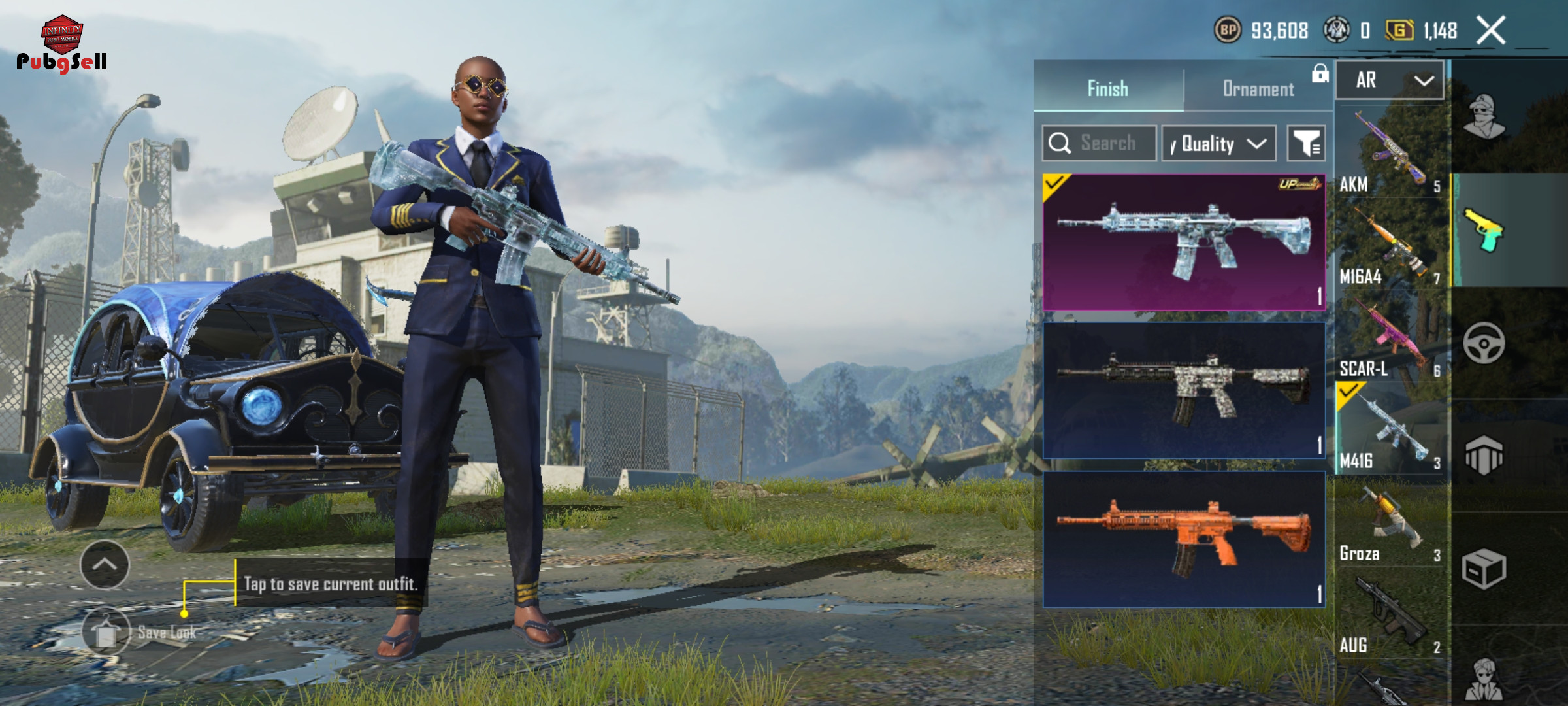This screenshot has width=1568, height=706.
Task: Pick the orange M416 skin
Action: tap(1184, 539)
